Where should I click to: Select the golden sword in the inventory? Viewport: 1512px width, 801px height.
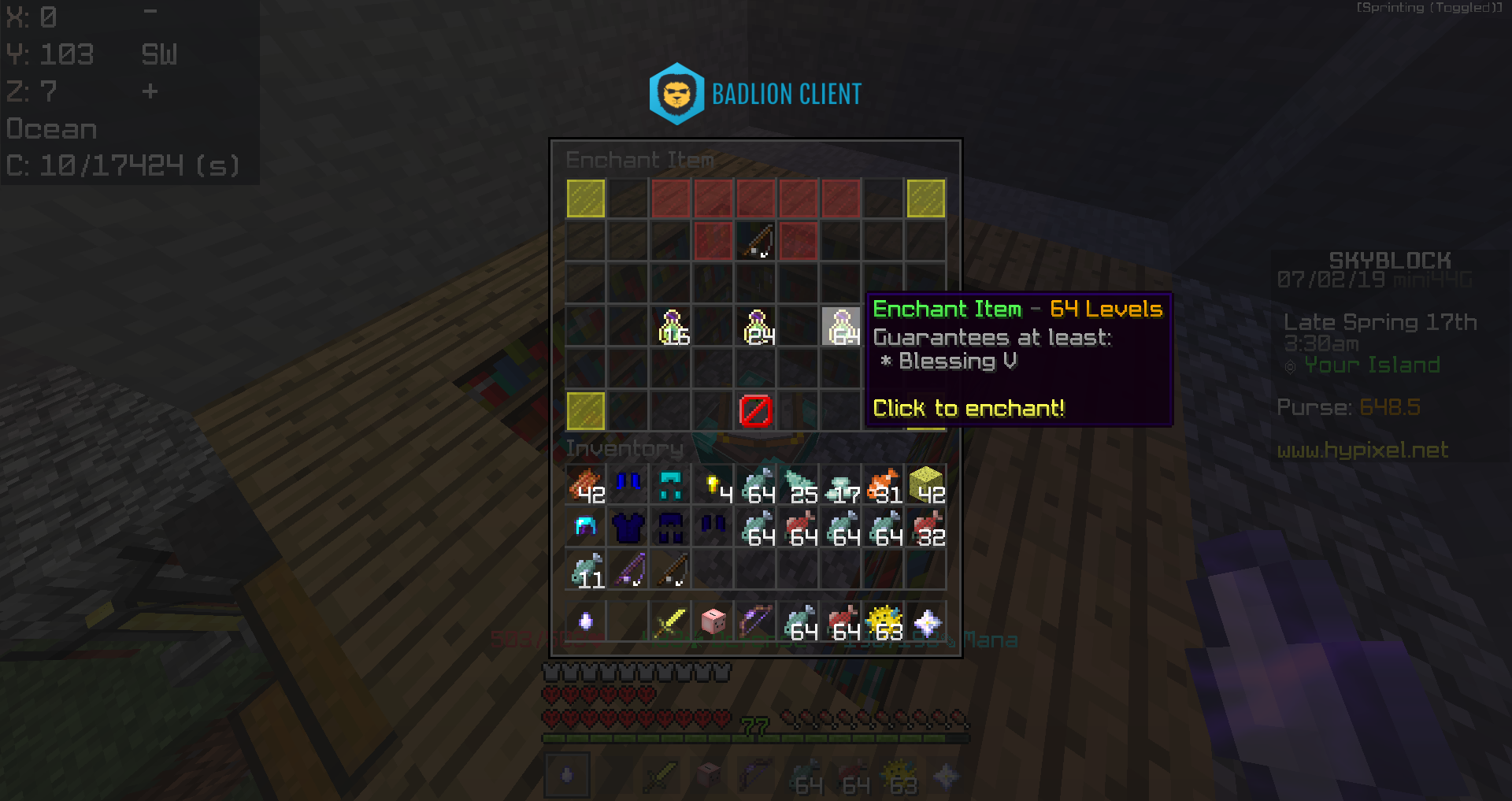(669, 621)
